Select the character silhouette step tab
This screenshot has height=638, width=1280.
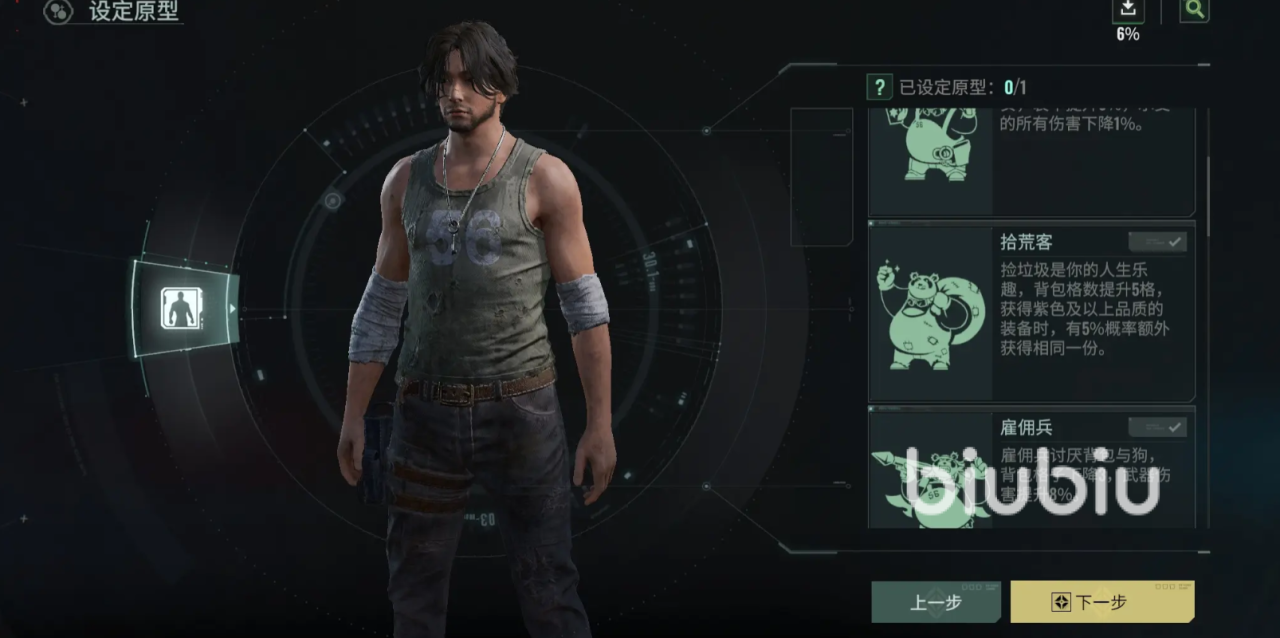[182, 308]
